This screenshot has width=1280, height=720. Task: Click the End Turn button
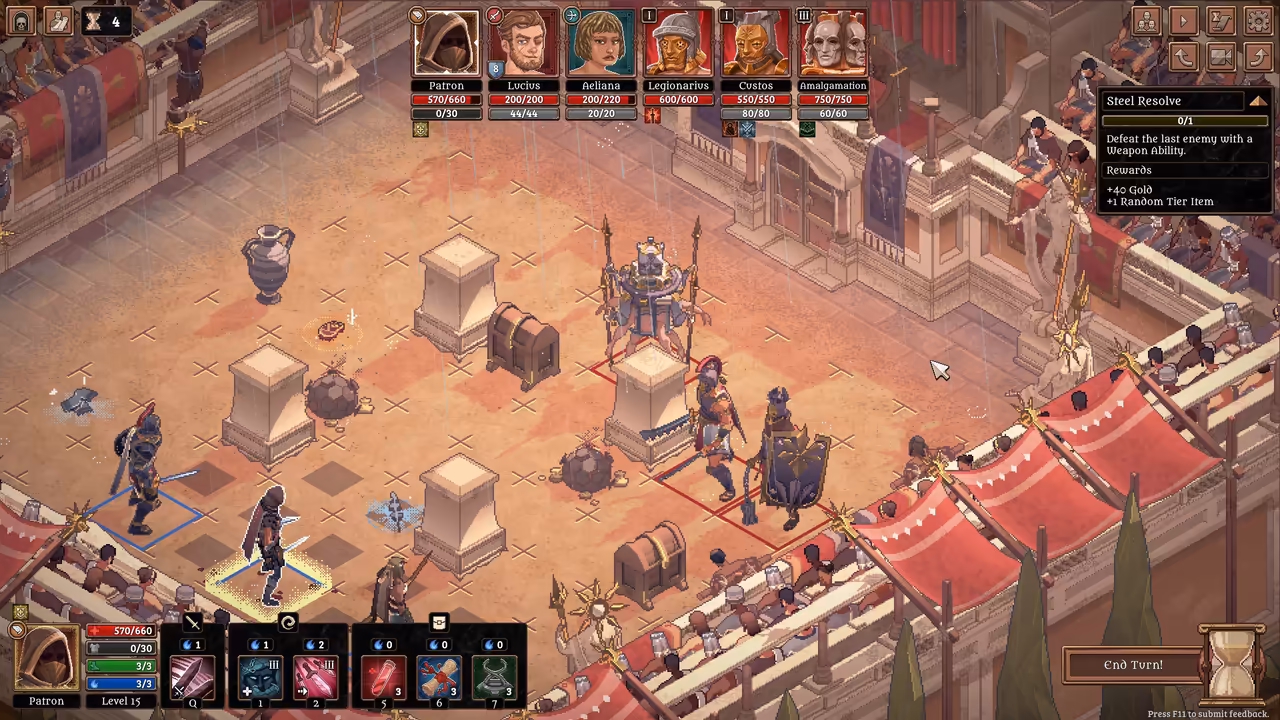click(x=1133, y=665)
